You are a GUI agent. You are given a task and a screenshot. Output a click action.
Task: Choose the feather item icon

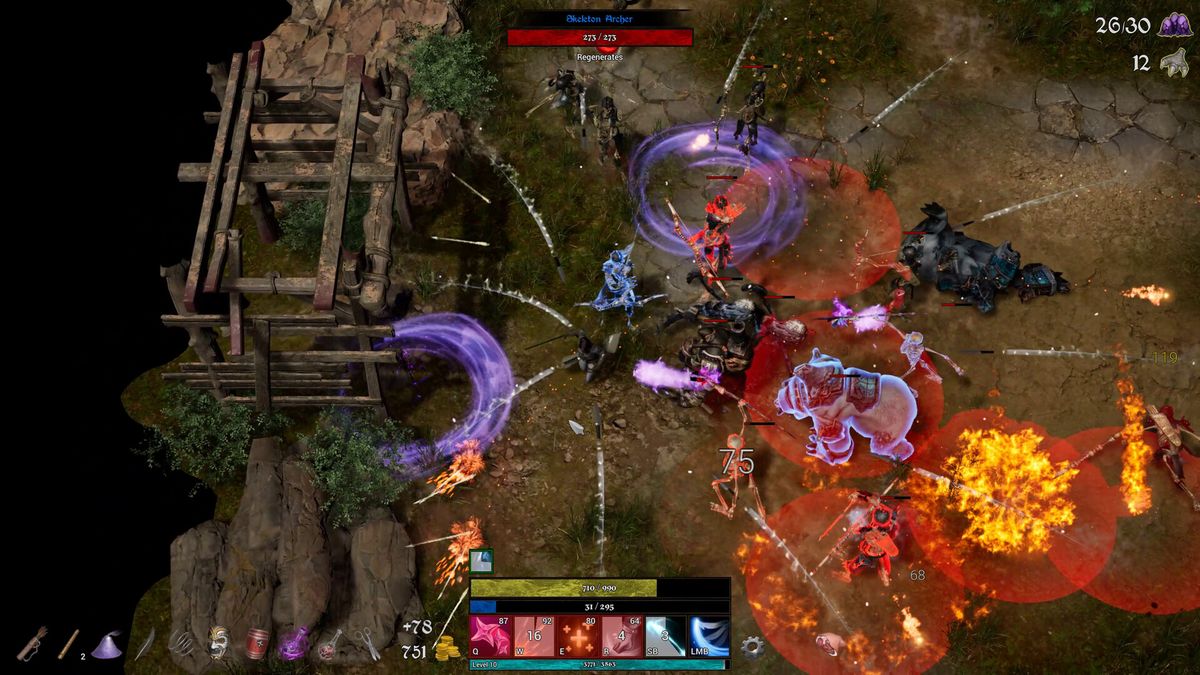144,644
